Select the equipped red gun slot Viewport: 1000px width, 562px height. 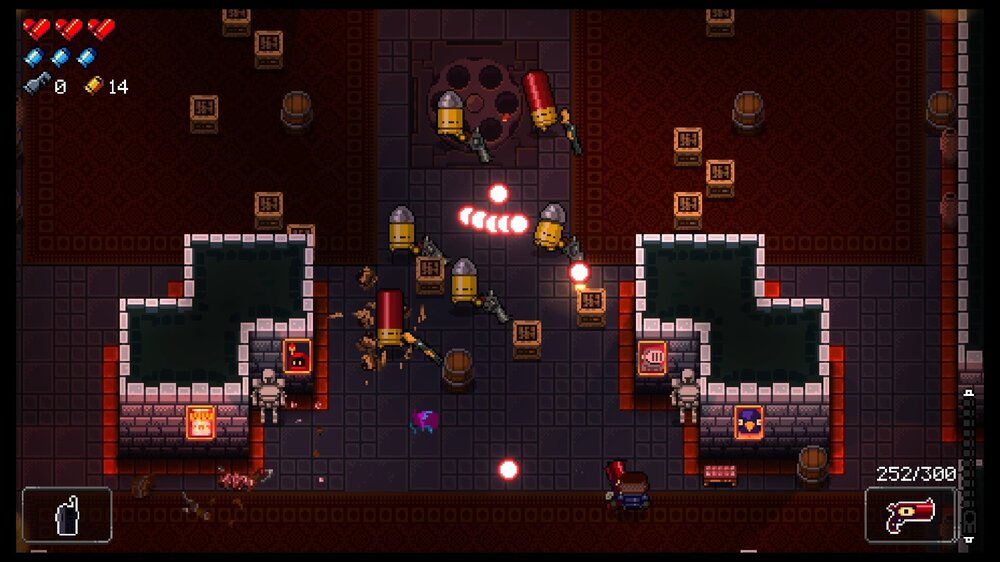point(909,515)
